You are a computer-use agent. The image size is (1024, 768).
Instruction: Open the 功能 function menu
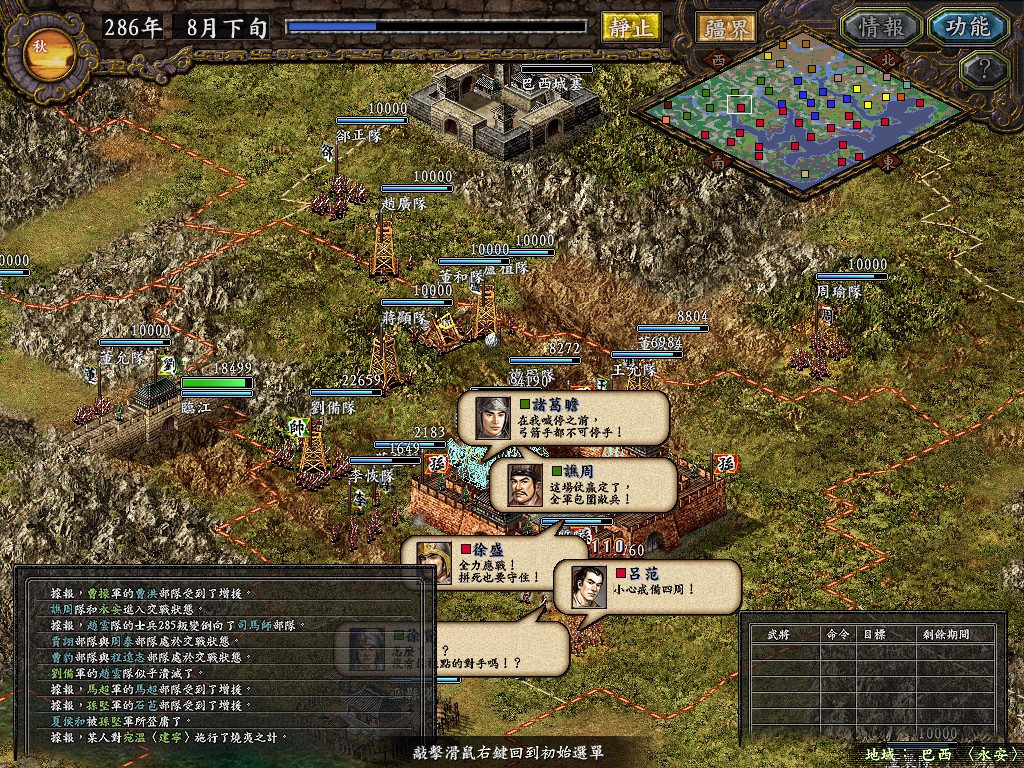pos(967,27)
